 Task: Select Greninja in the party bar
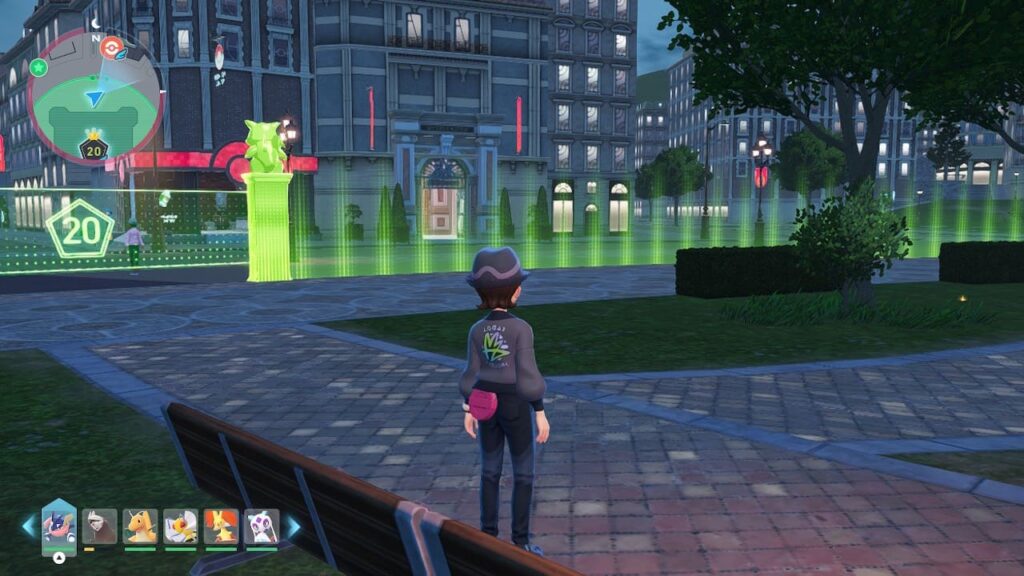(x=59, y=526)
